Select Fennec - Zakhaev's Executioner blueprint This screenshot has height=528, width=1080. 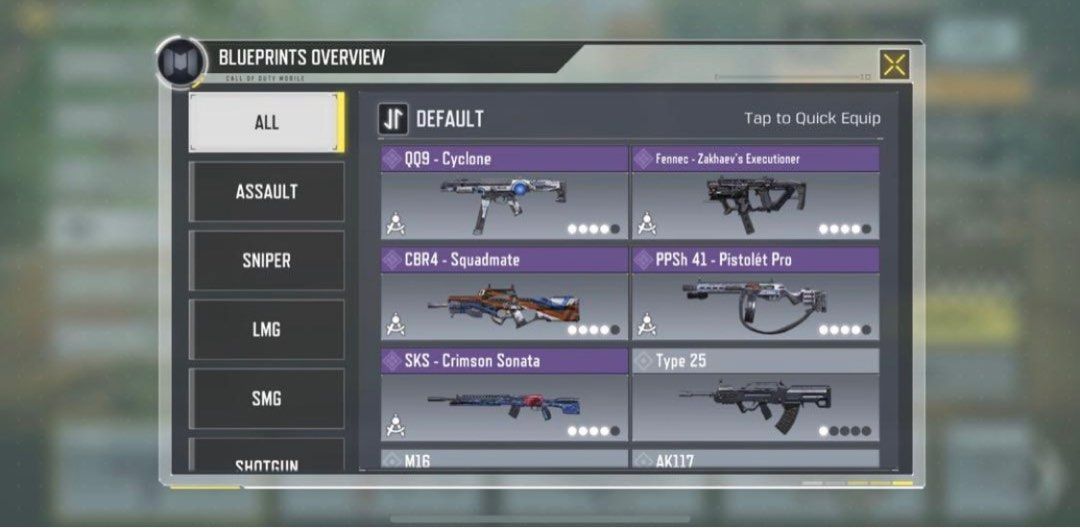coord(755,194)
